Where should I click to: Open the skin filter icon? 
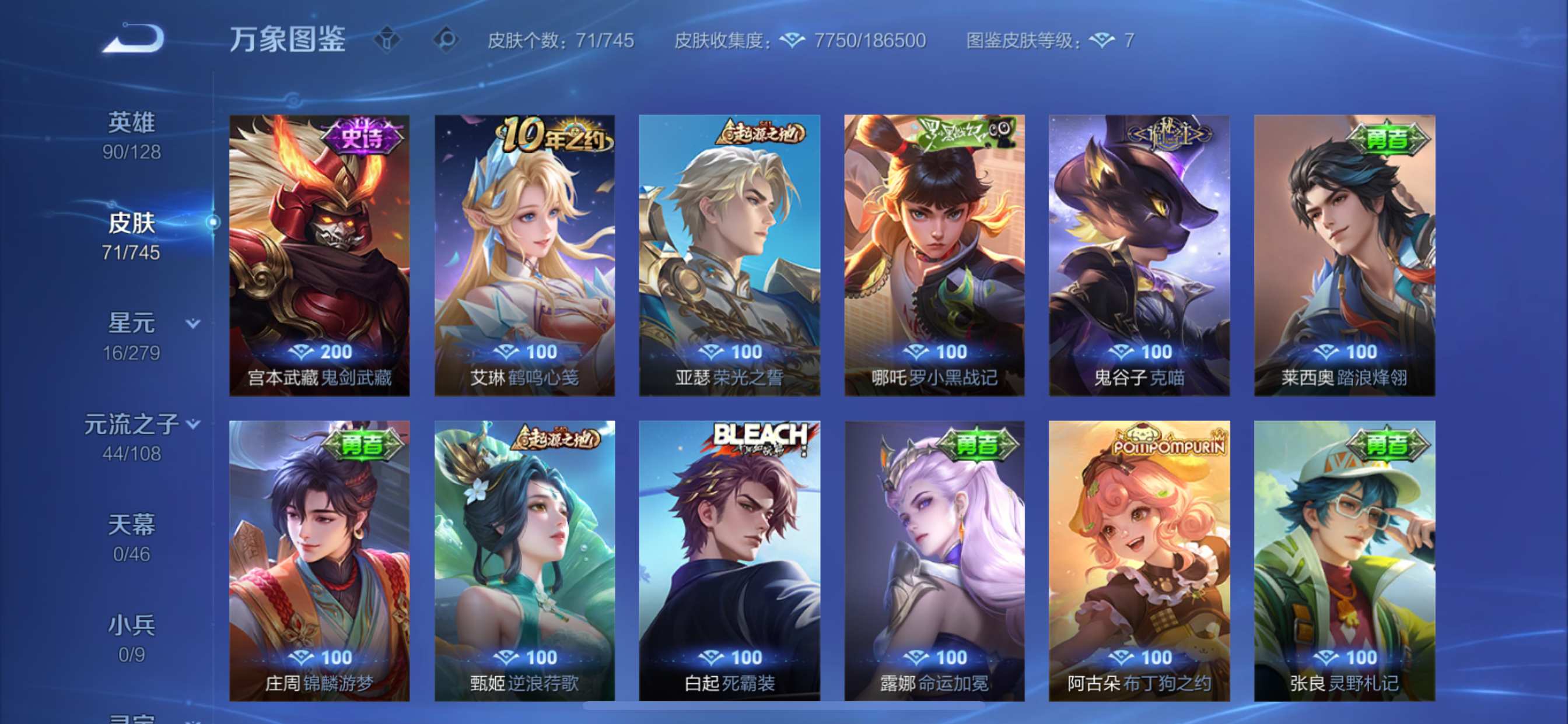[x=387, y=40]
